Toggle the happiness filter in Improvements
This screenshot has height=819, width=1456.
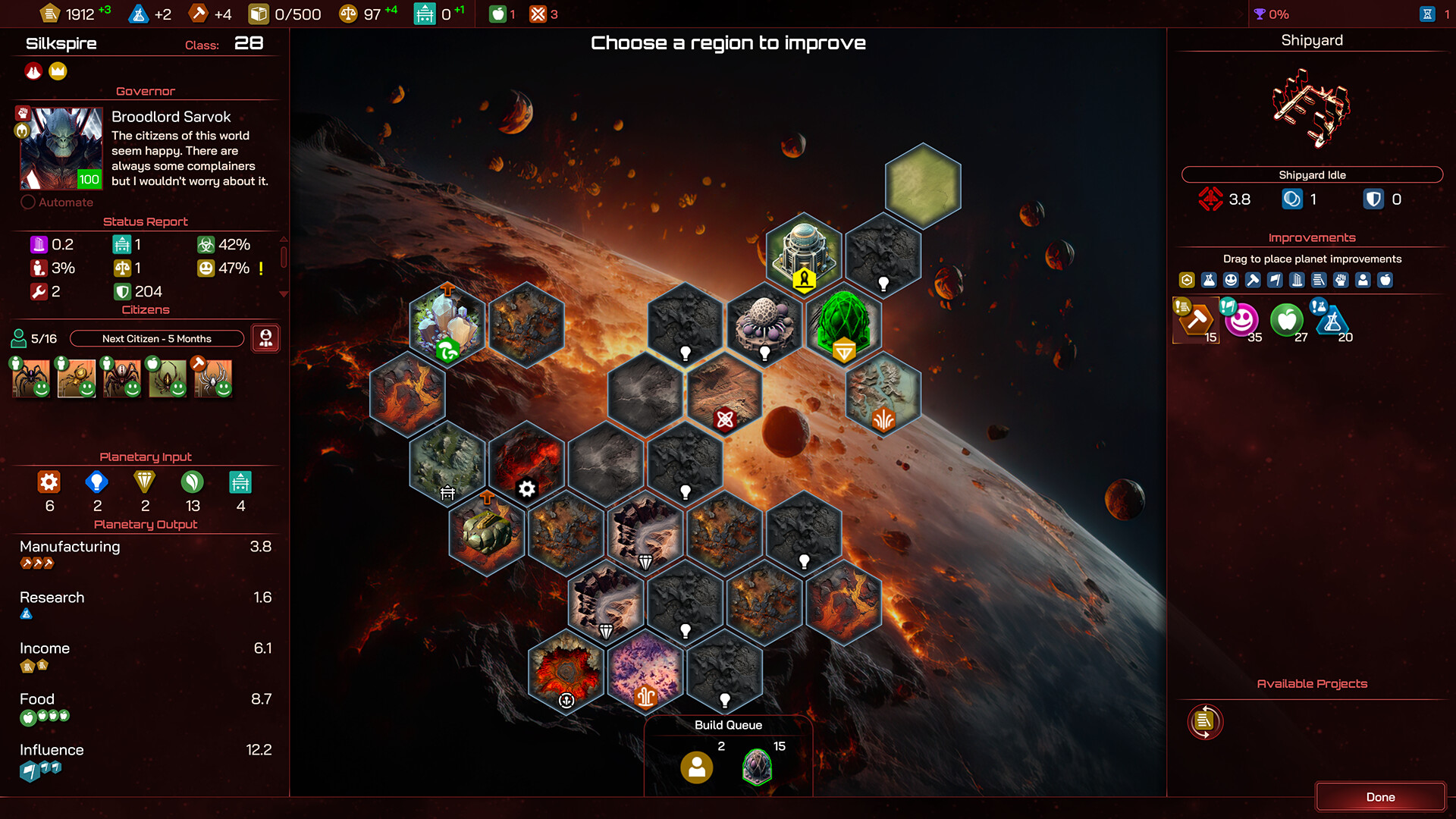pyautogui.click(x=1231, y=280)
